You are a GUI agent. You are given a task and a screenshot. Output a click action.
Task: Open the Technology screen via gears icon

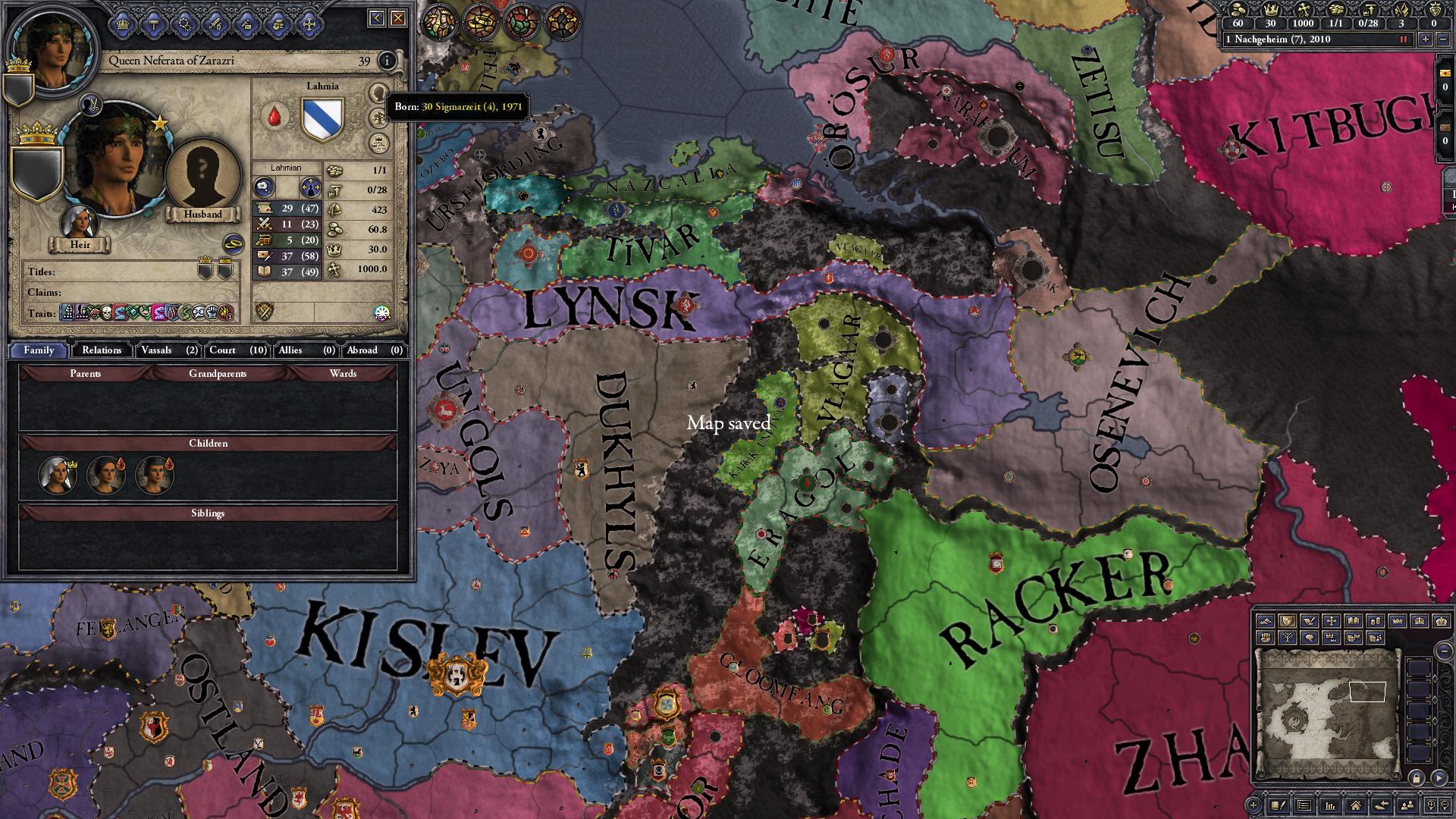(185, 23)
